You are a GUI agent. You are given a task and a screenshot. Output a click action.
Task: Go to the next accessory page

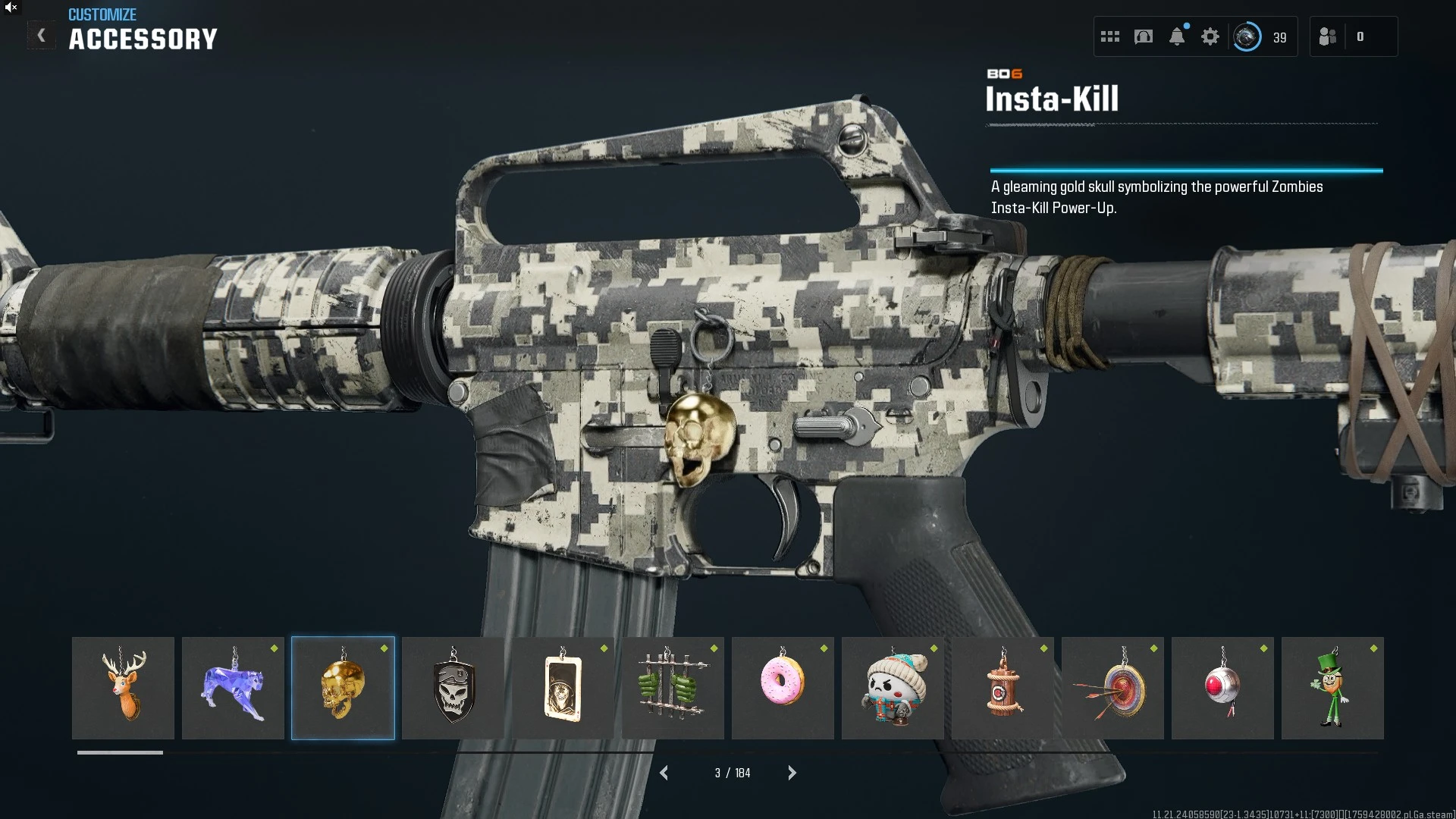(792, 773)
